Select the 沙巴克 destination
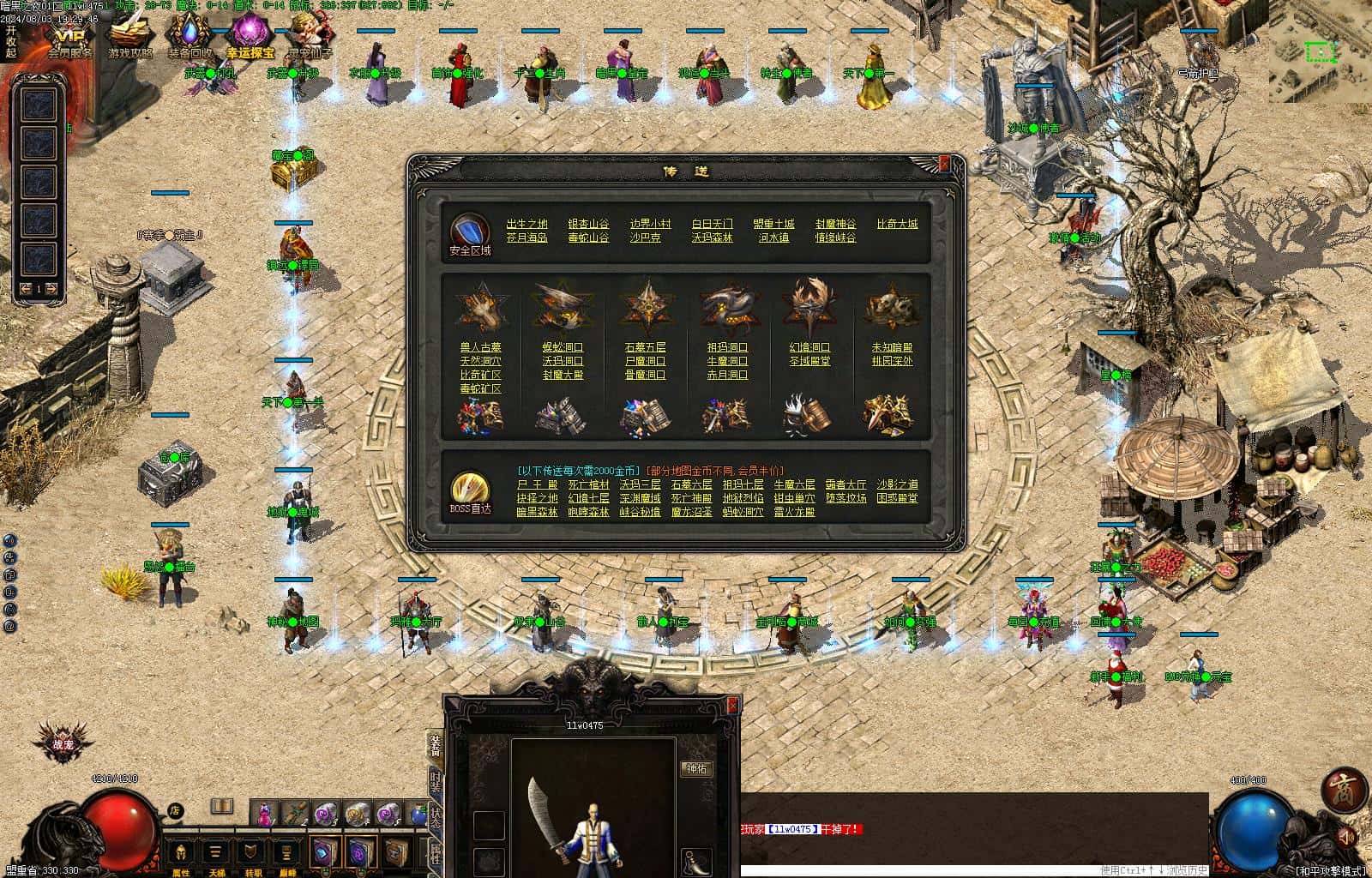This screenshot has width=1372, height=878. [645, 238]
